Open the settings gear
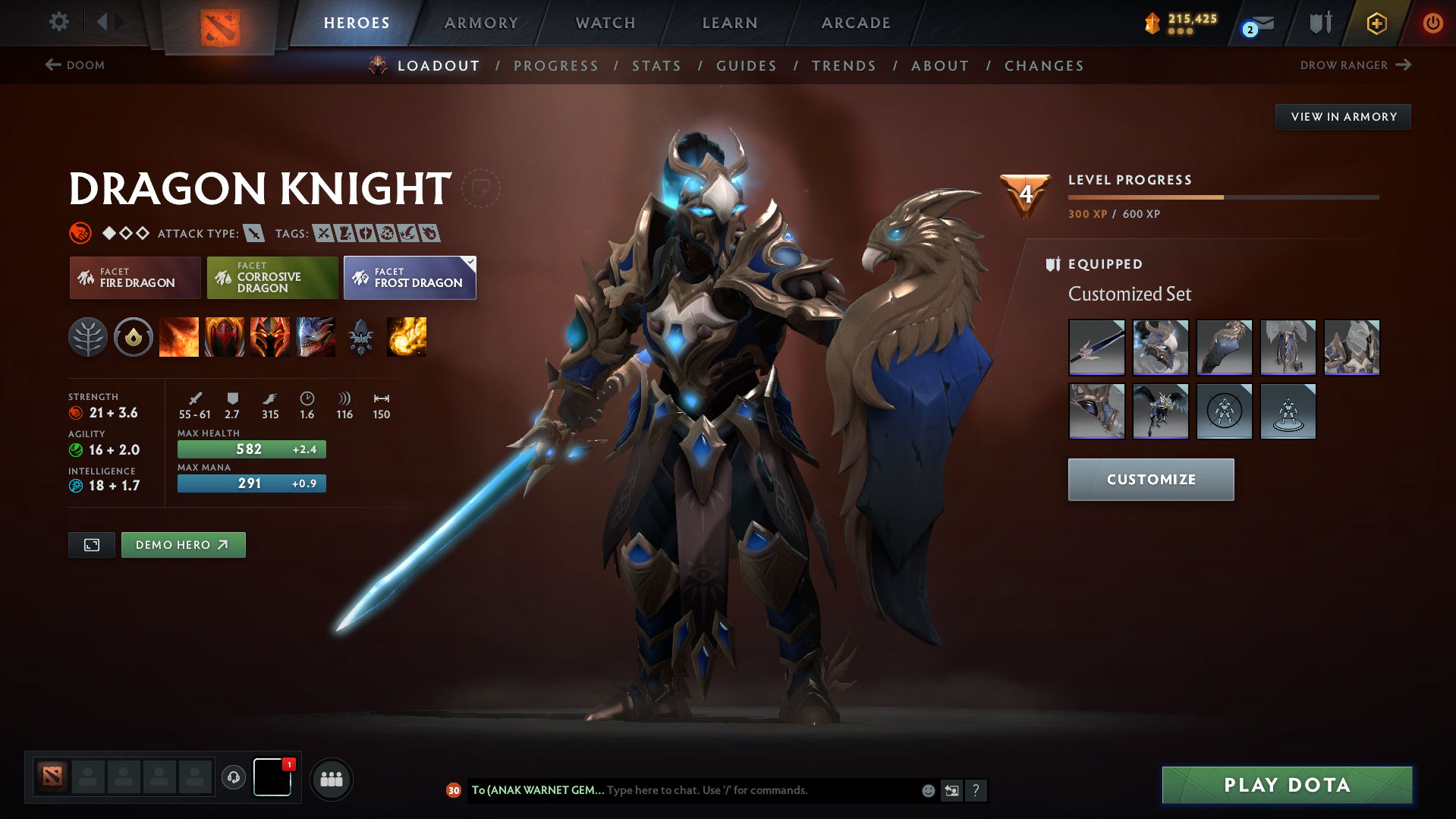 coord(58,22)
